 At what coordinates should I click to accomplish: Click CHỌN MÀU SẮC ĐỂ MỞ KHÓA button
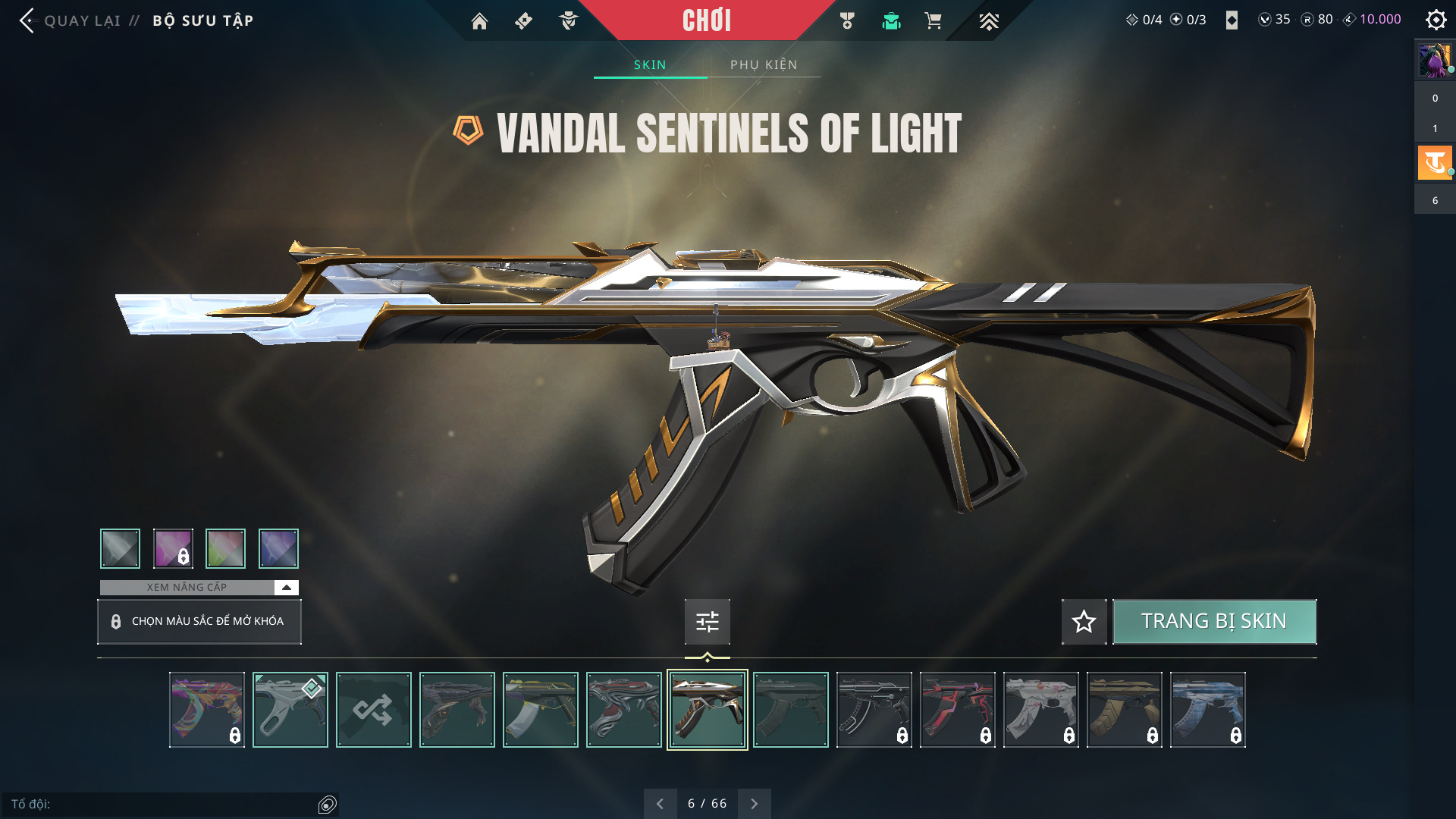point(199,622)
